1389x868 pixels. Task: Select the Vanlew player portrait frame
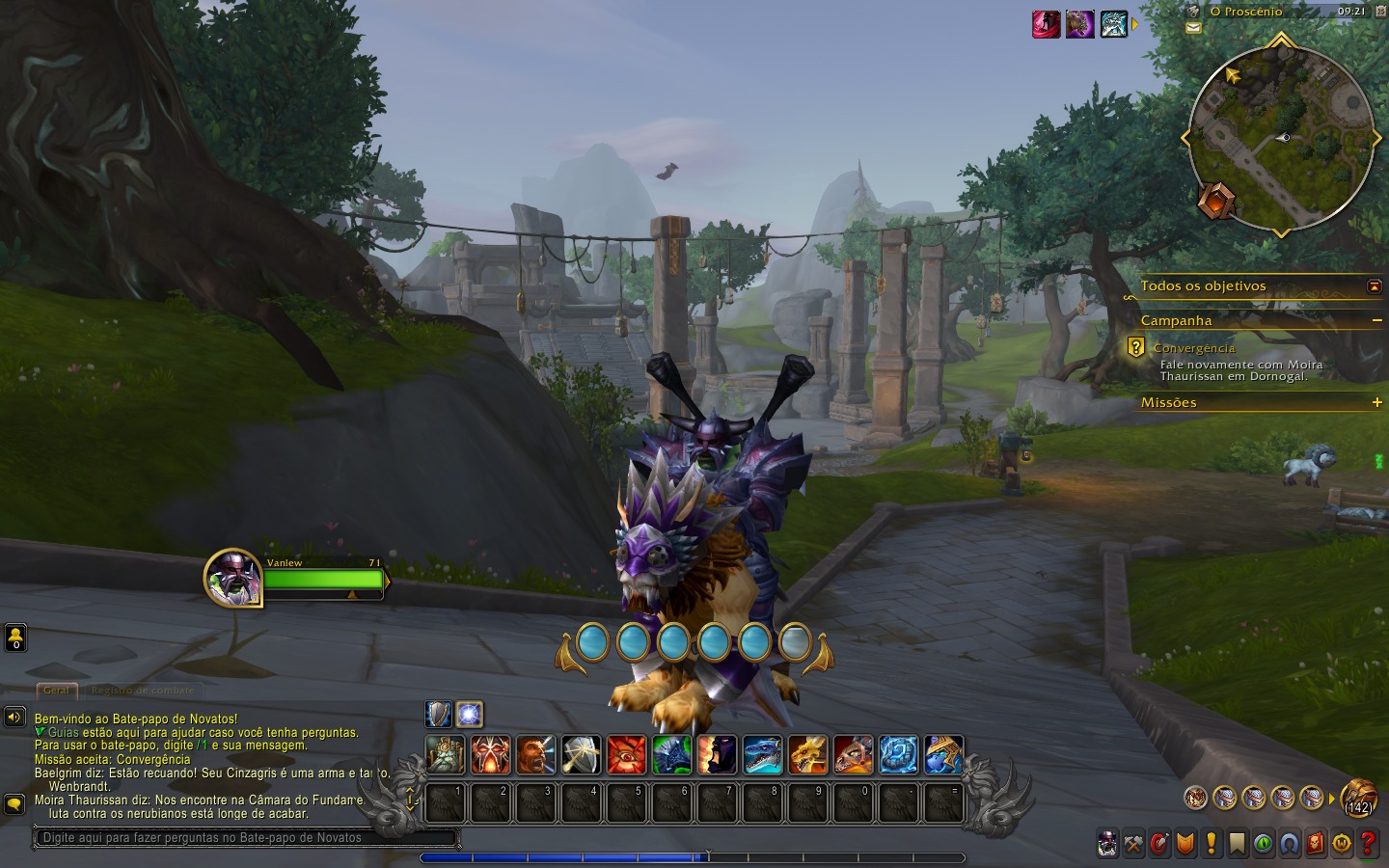click(x=233, y=578)
